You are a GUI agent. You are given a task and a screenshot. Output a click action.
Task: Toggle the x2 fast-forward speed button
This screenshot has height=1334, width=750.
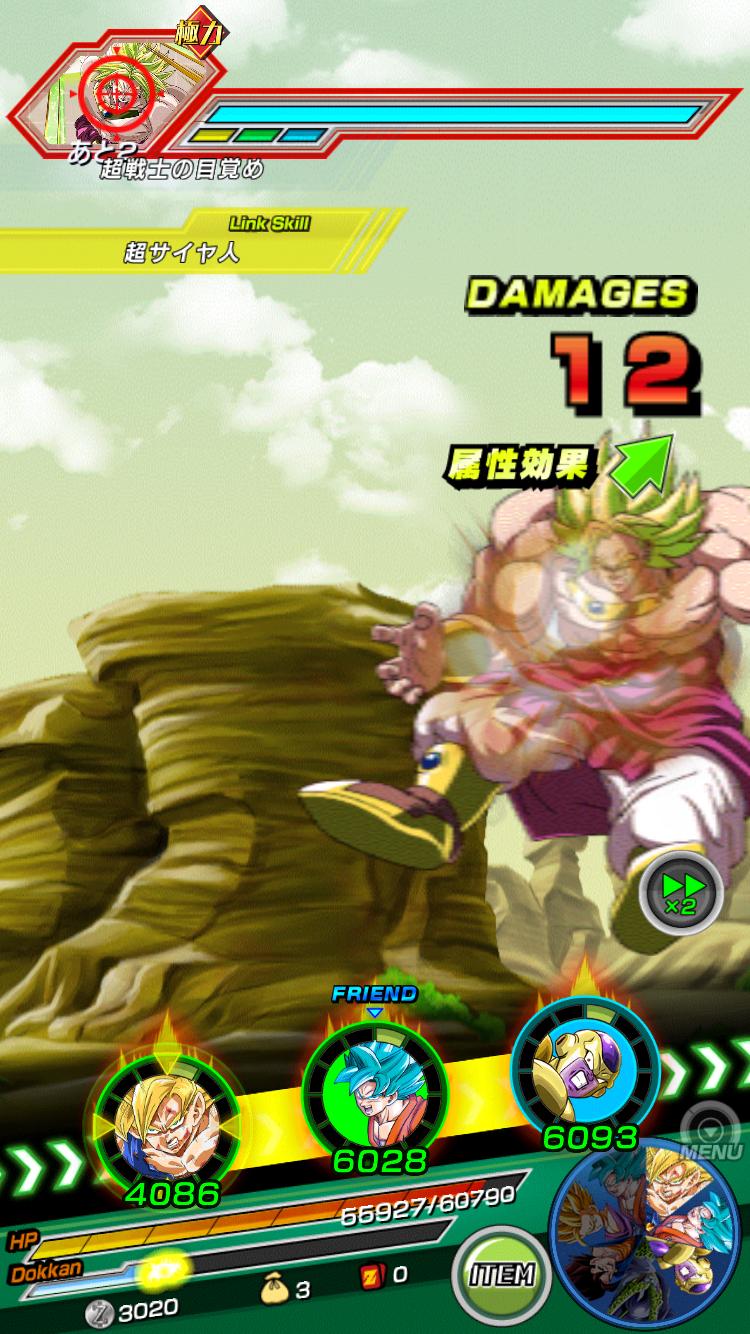coord(681,891)
